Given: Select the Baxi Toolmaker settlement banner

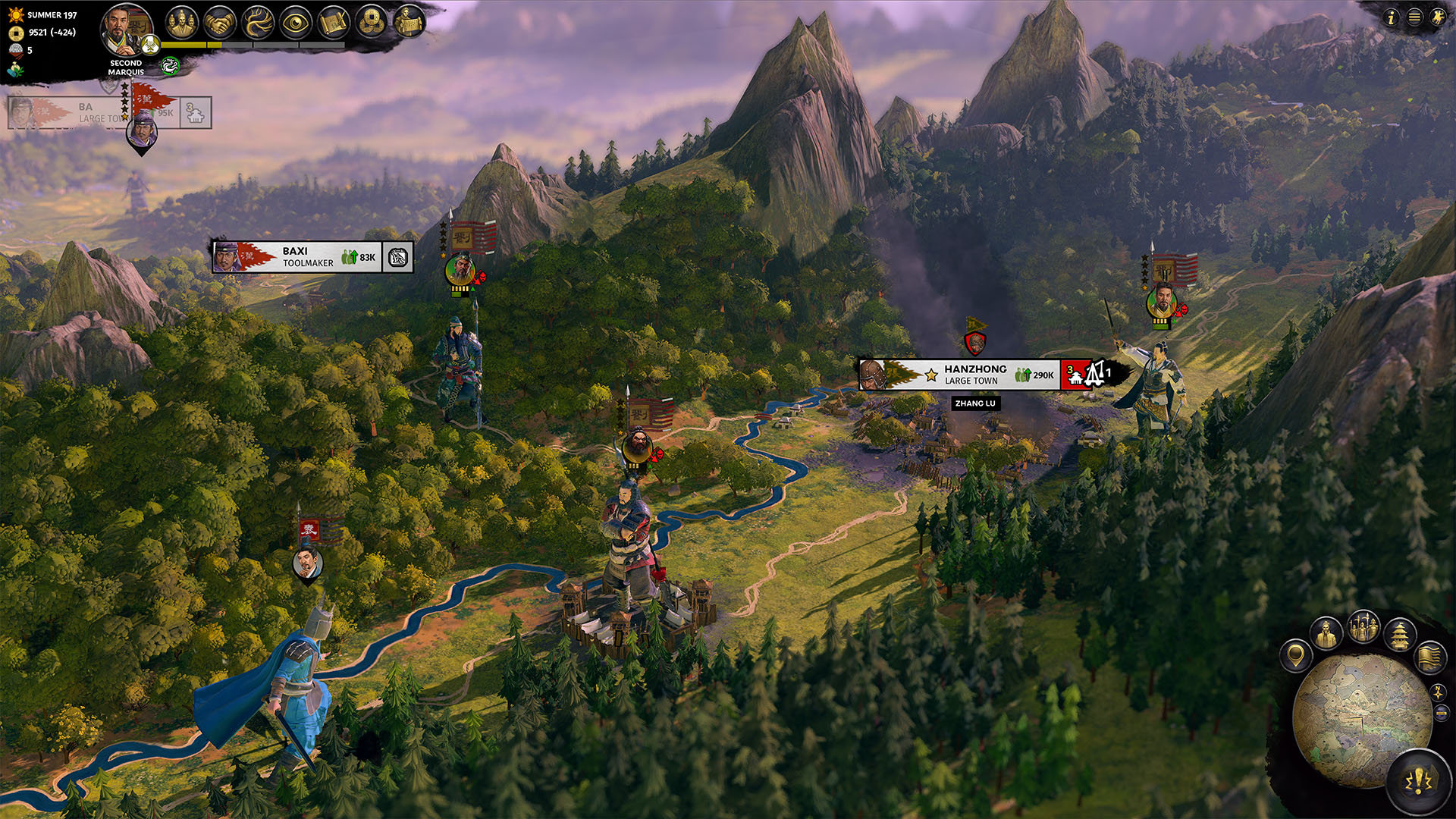Looking at the screenshot, I should 311,257.
